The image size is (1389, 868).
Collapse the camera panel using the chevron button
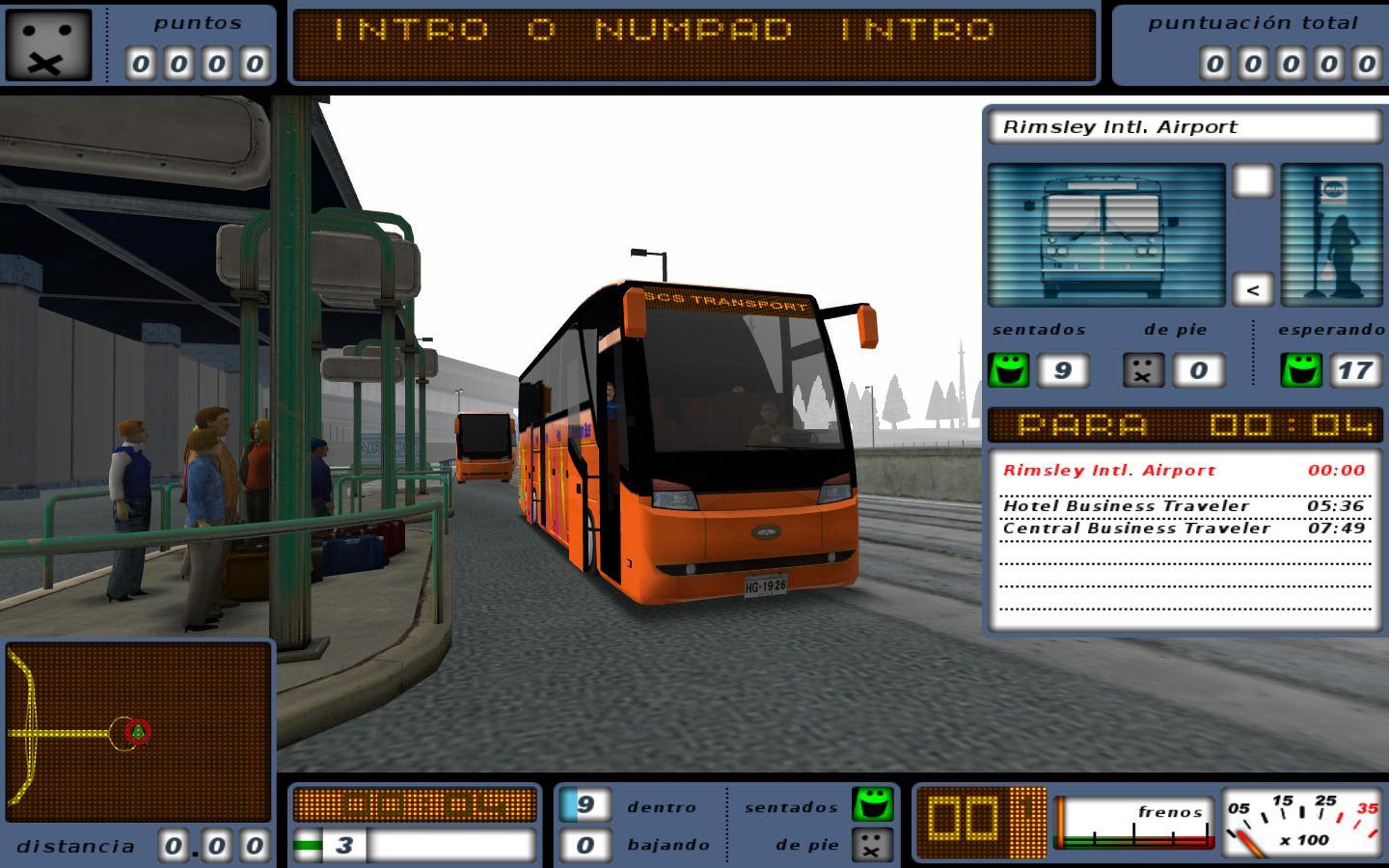pyautogui.click(x=1251, y=289)
